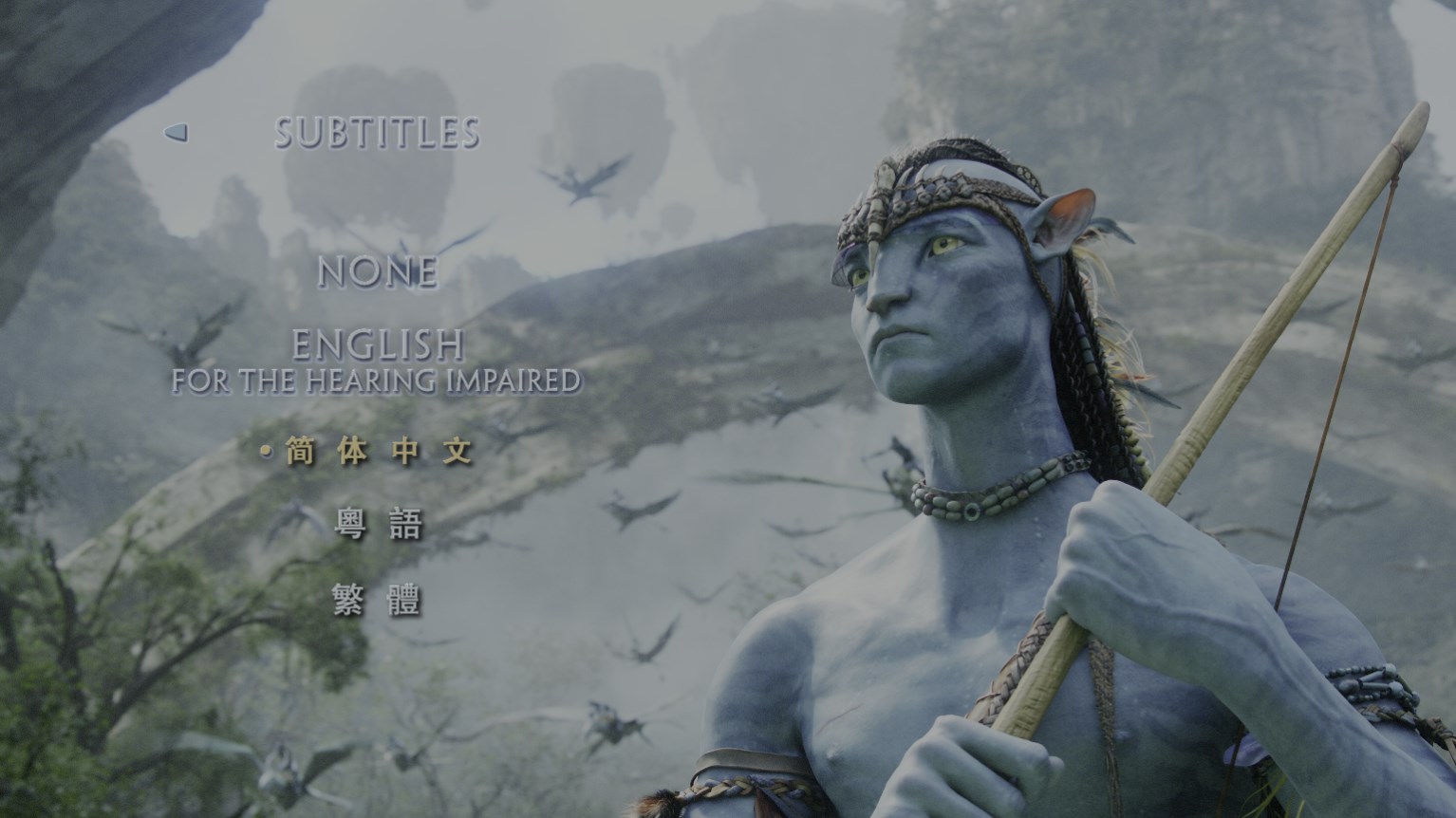Open the ENGLISH subtitle track

(x=379, y=344)
